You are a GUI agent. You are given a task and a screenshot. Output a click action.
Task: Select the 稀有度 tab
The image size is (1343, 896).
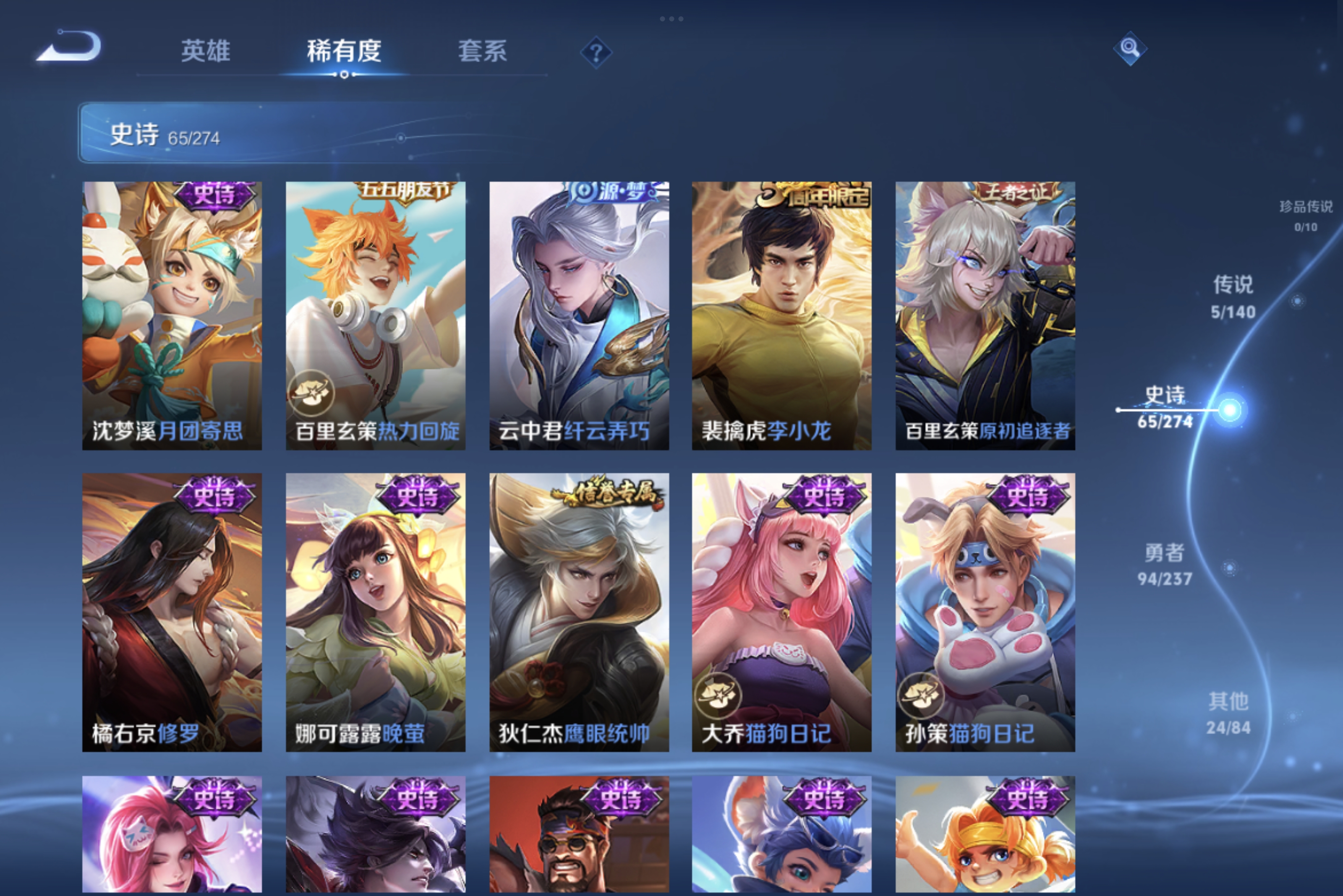pyautogui.click(x=344, y=51)
